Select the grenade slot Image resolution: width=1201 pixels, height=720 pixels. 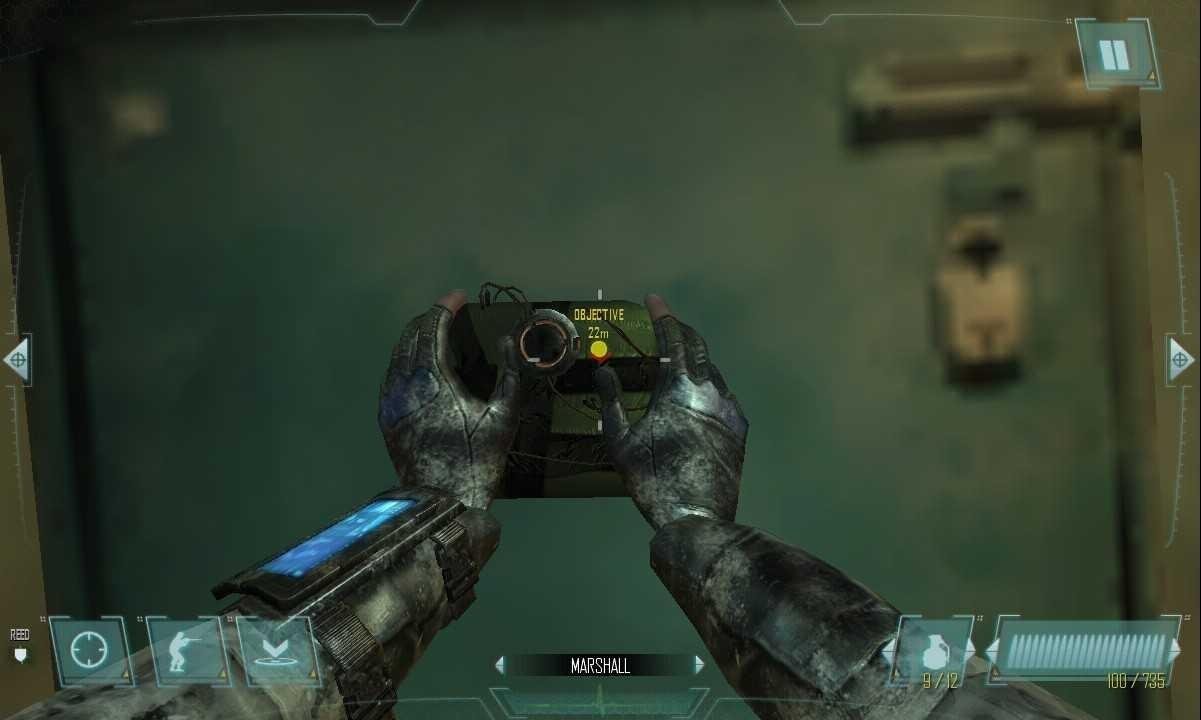(934, 650)
